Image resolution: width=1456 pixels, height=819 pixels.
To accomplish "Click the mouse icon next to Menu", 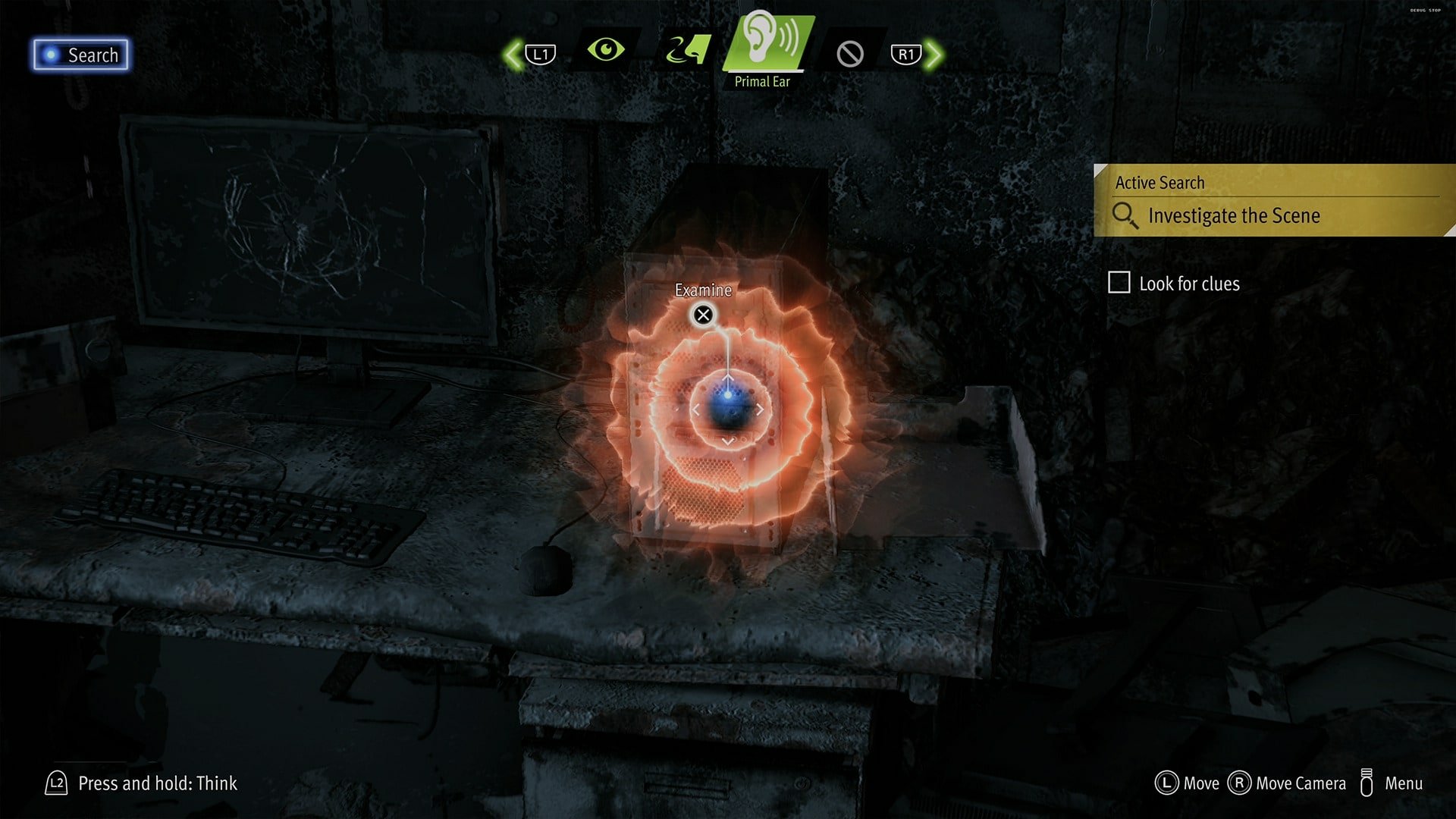I will [1368, 783].
